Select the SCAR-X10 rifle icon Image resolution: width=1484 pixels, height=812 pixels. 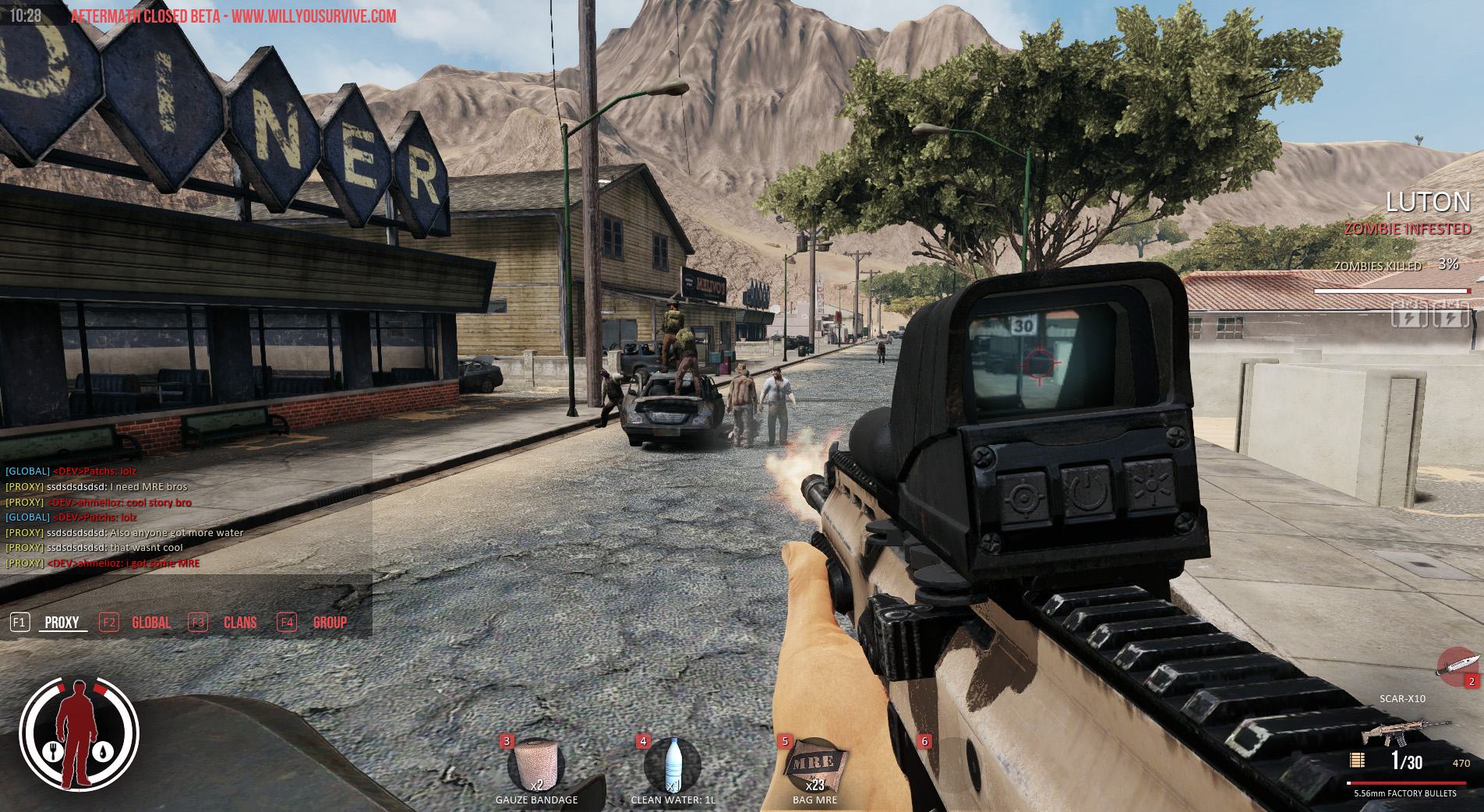(x=1404, y=734)
